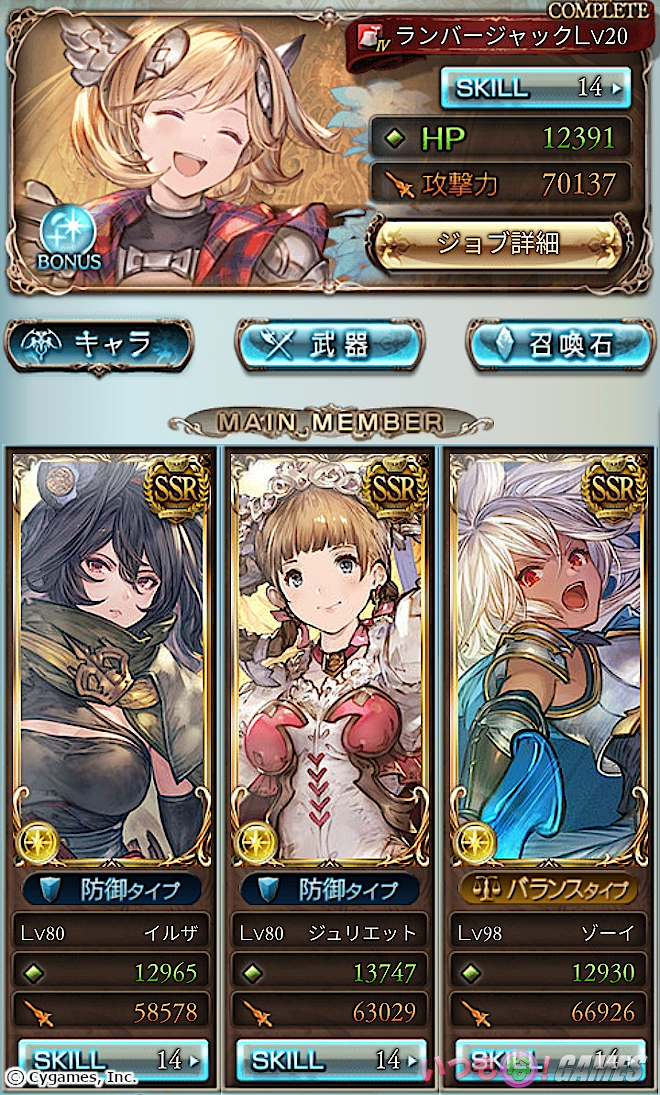Select the ゾーイ character card

coord(546,660)
